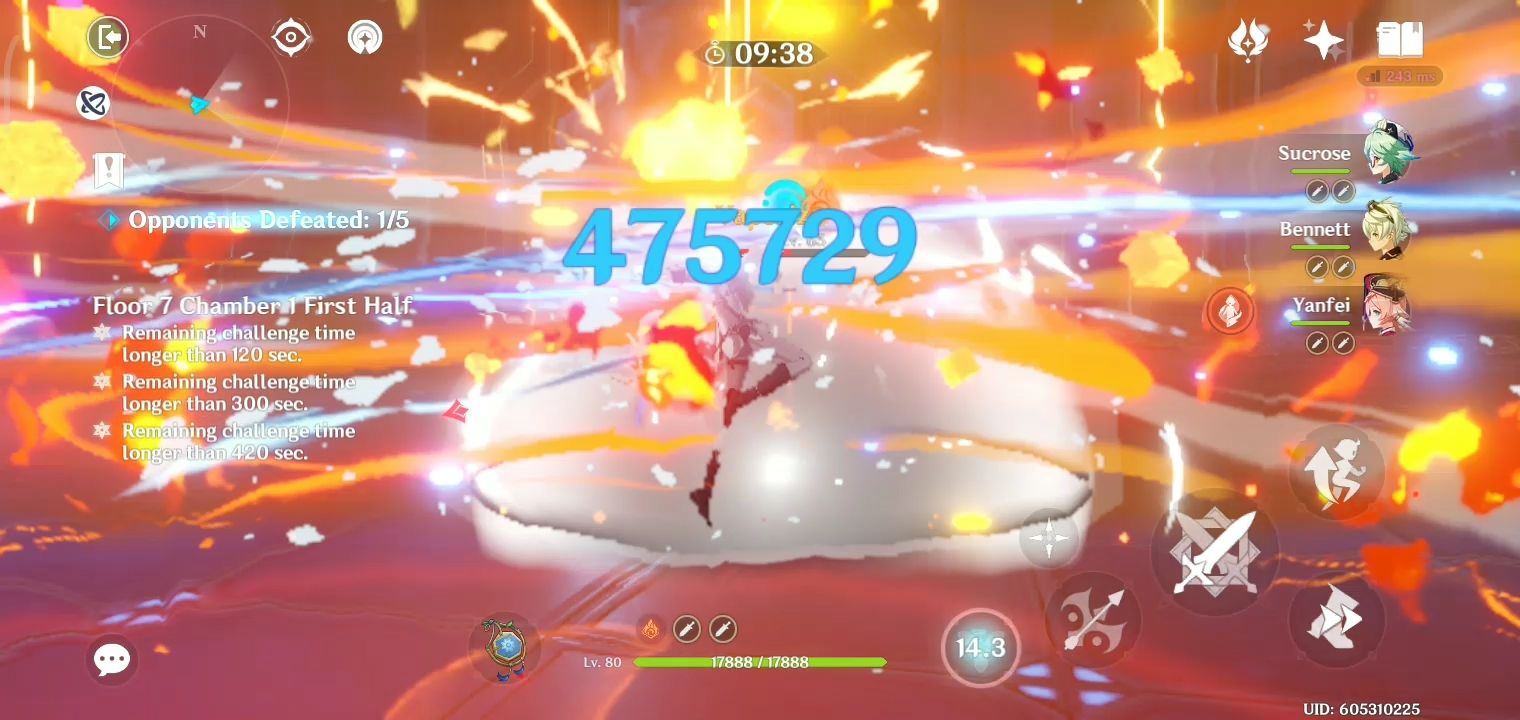Open the Events overview icon
1520x720 pixels.
1248,40
